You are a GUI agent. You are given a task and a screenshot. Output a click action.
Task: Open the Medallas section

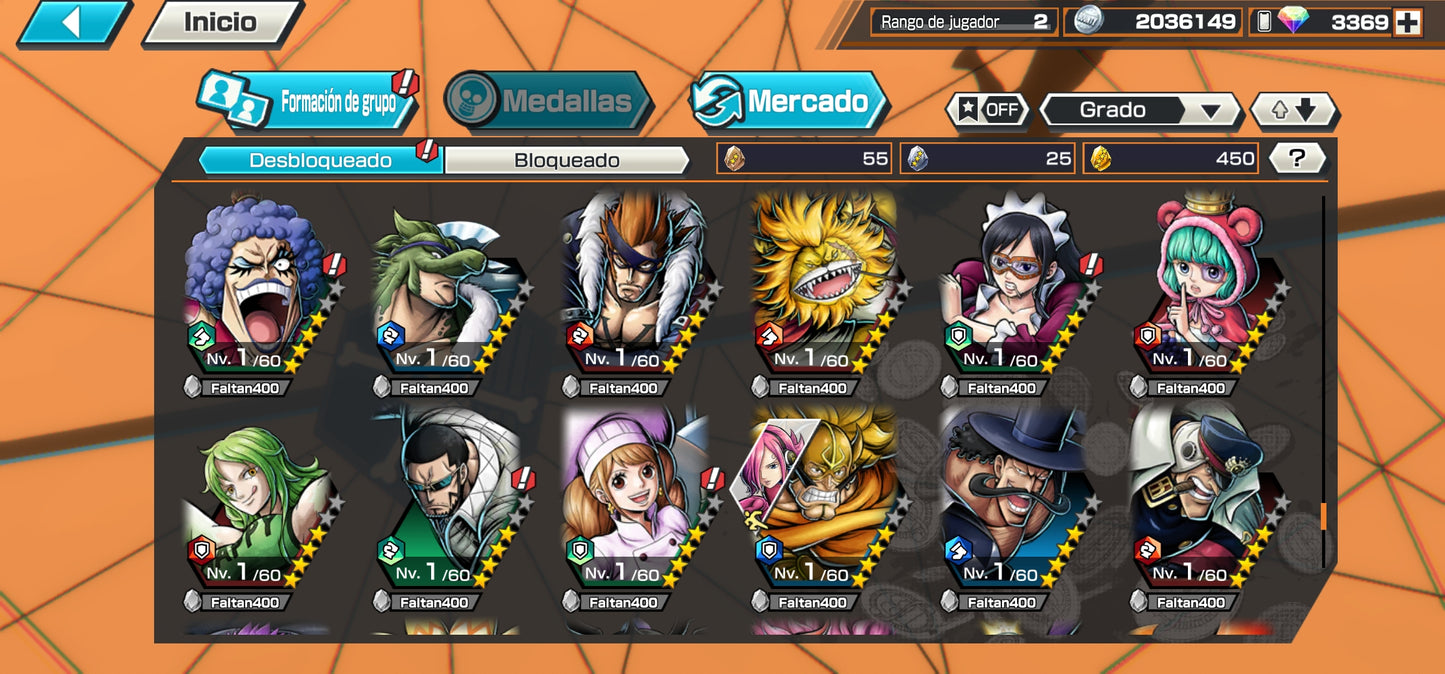pyautogui.click(x=548, y=101)
